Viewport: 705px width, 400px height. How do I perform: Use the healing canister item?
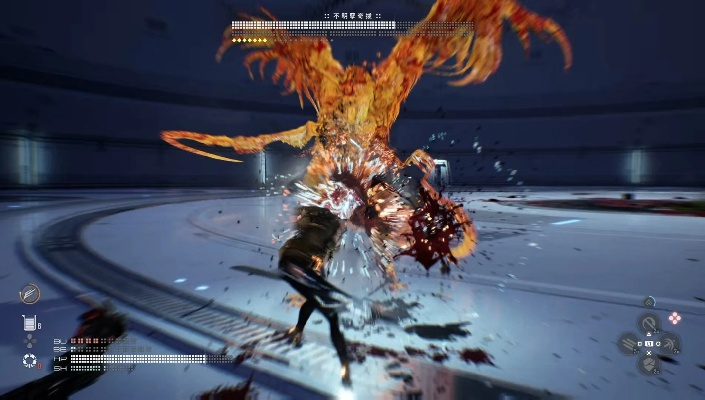tap(29, 323)
